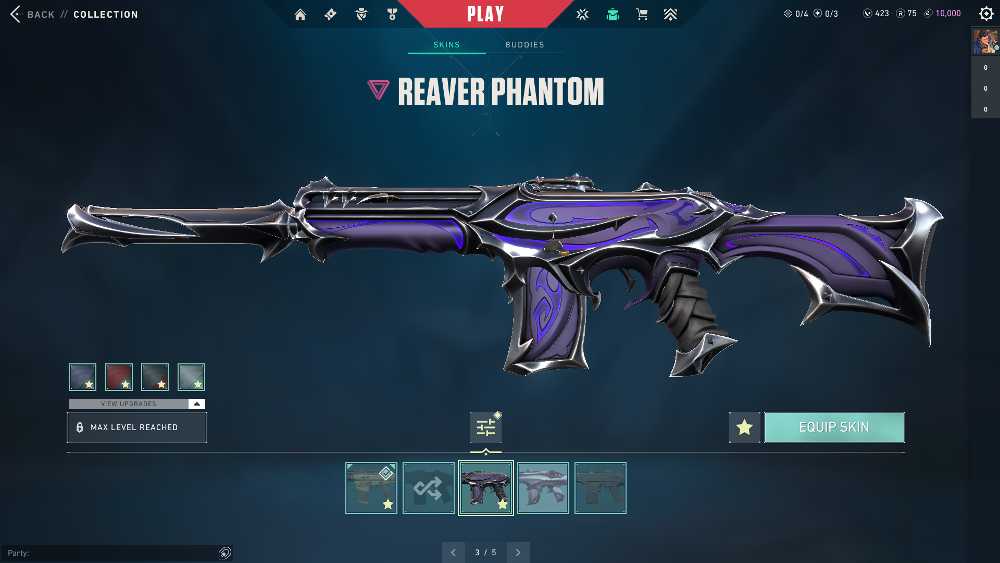Pick the black color variant swatch
The width and height of the screenshot is (1000, 563).
point(155,376)
